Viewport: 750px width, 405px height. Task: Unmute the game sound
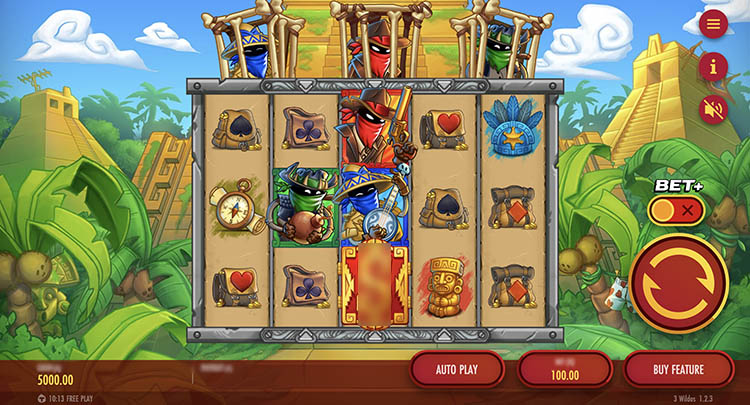point(713,109)
